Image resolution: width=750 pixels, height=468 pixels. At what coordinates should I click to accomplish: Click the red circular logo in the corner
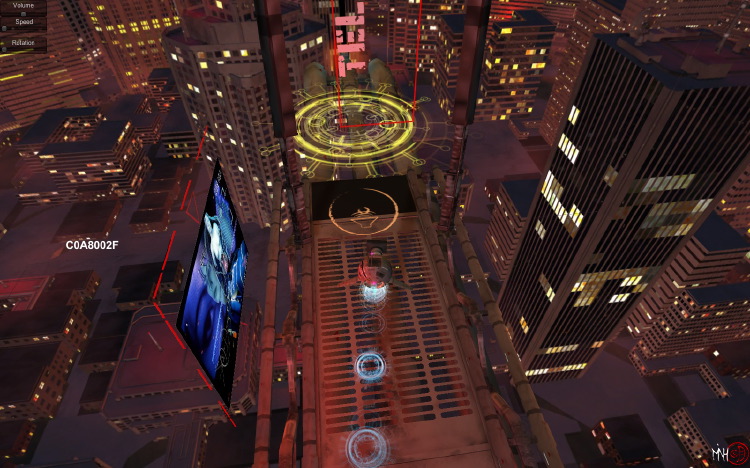[737, 453]
